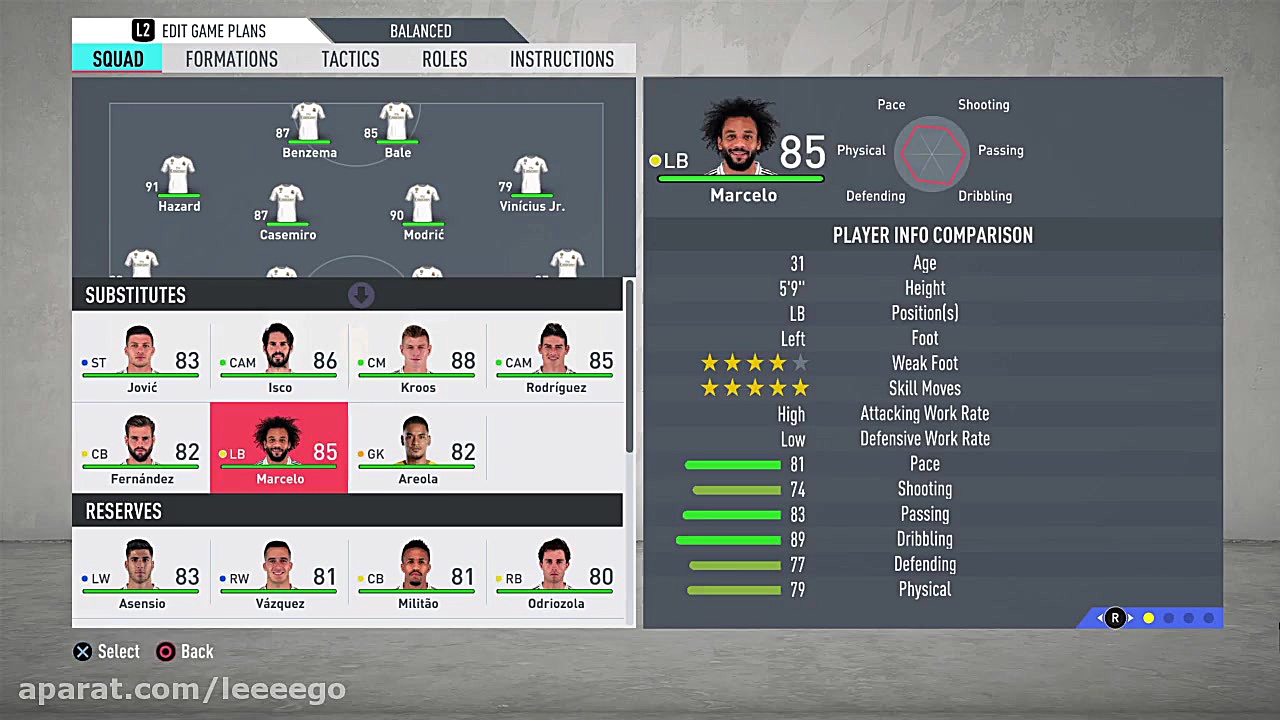Image resolution: width=1280 pixels, height=720 pixels.
Task: Choose Hazard in the lineup
Action: 178,181
